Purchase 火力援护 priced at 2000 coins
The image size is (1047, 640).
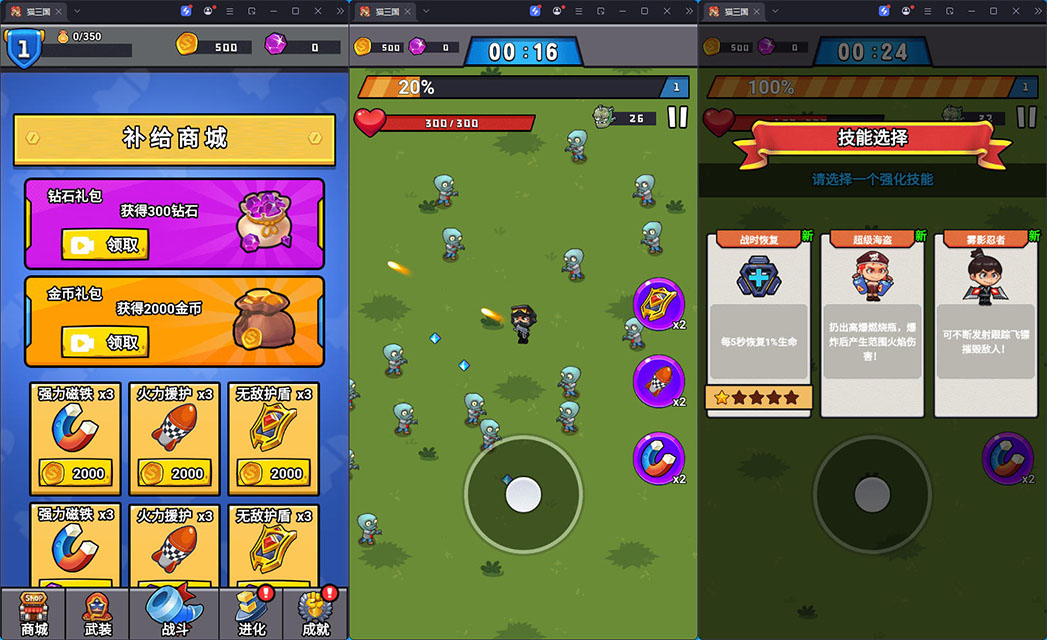174,472
